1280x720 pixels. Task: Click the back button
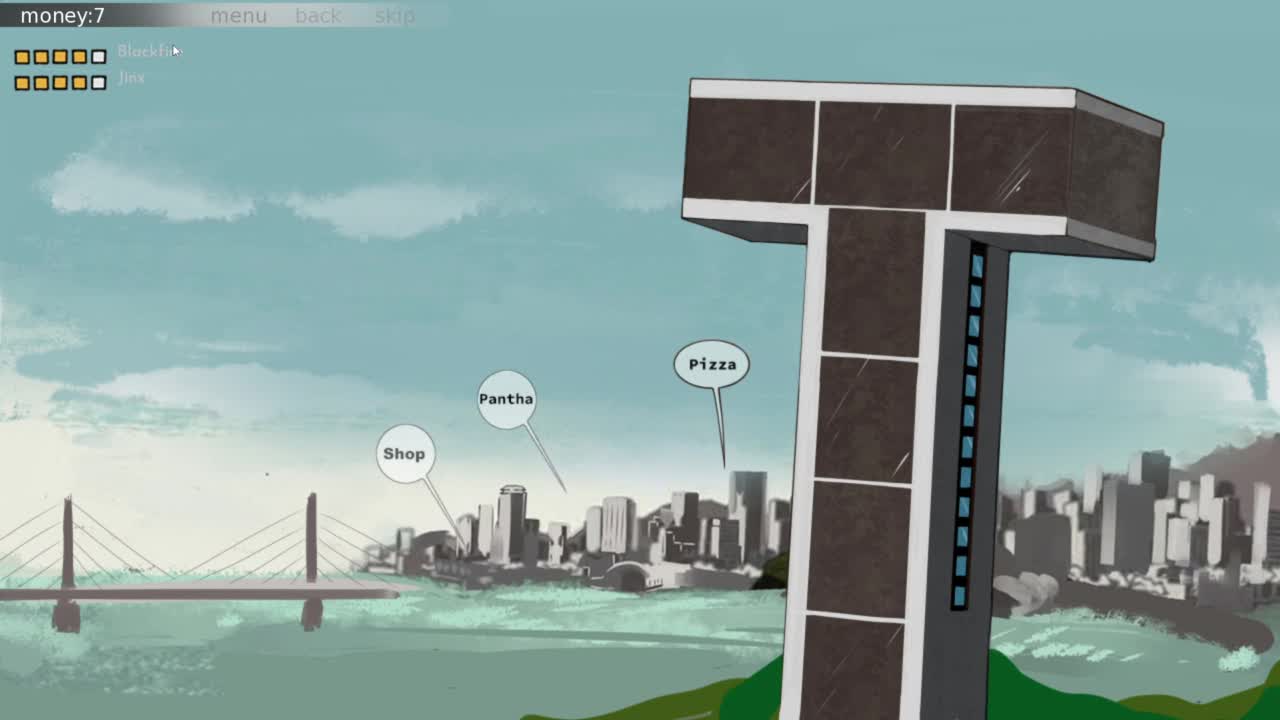click(x=318, y=16)
